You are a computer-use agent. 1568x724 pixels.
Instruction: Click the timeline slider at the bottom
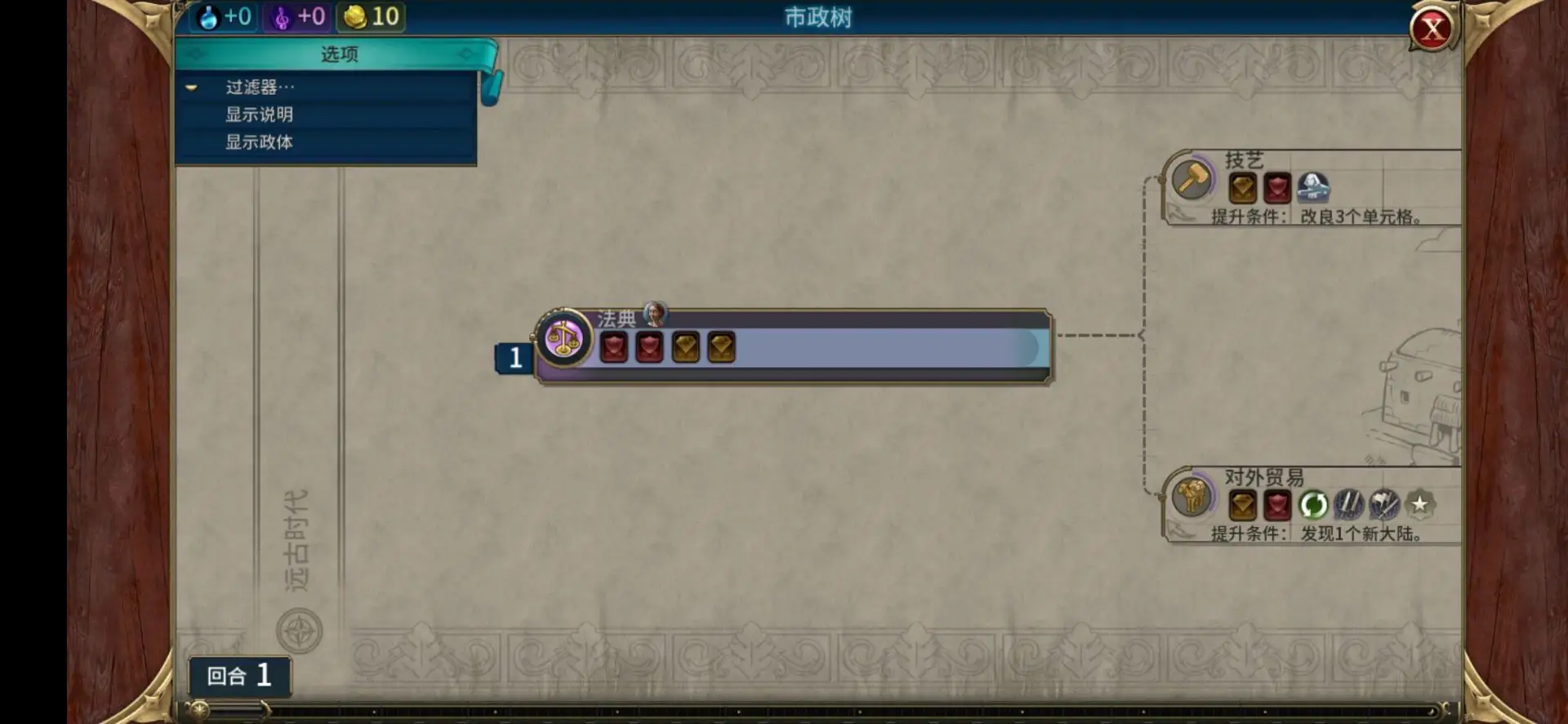(201, 711)
